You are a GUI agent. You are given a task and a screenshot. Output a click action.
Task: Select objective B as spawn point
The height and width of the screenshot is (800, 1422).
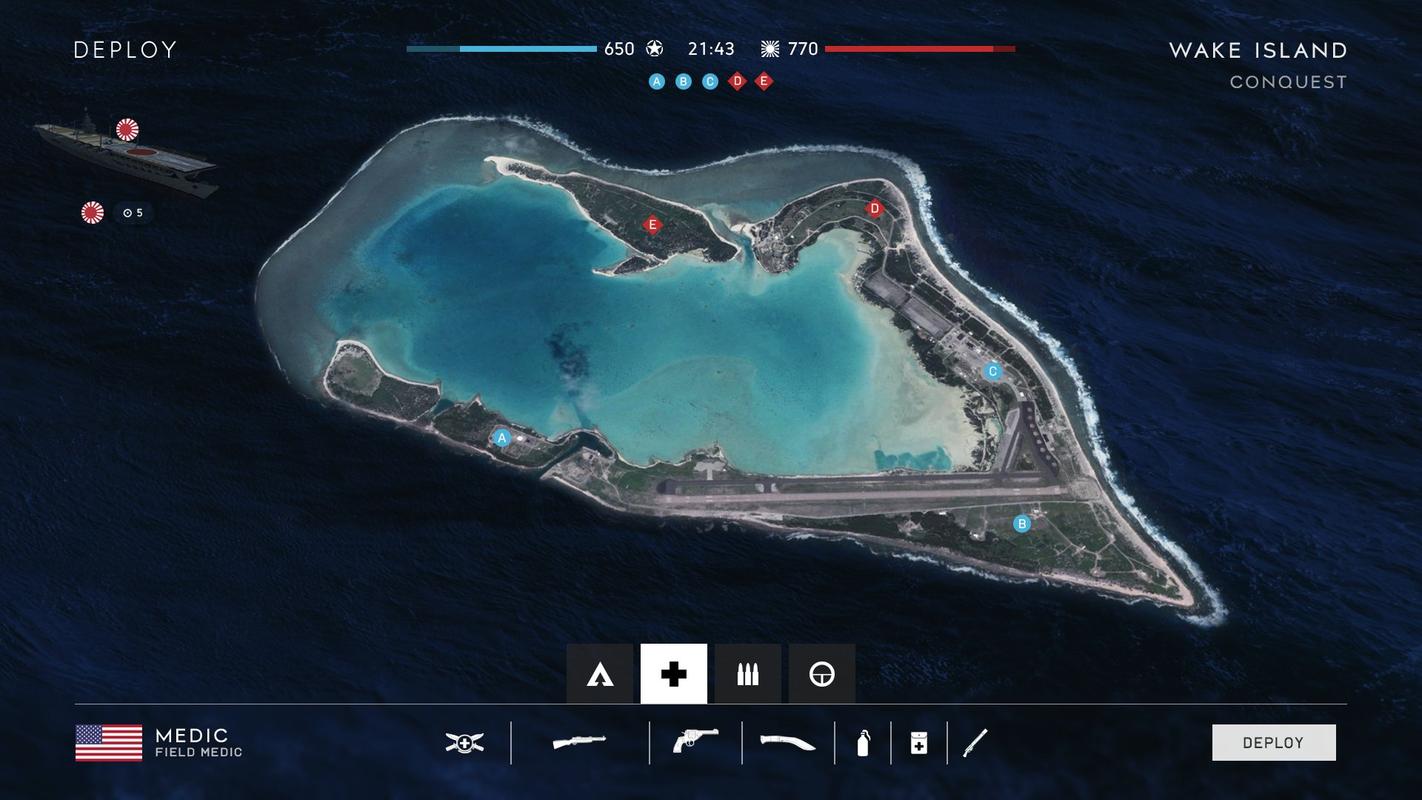(1022, 524)
